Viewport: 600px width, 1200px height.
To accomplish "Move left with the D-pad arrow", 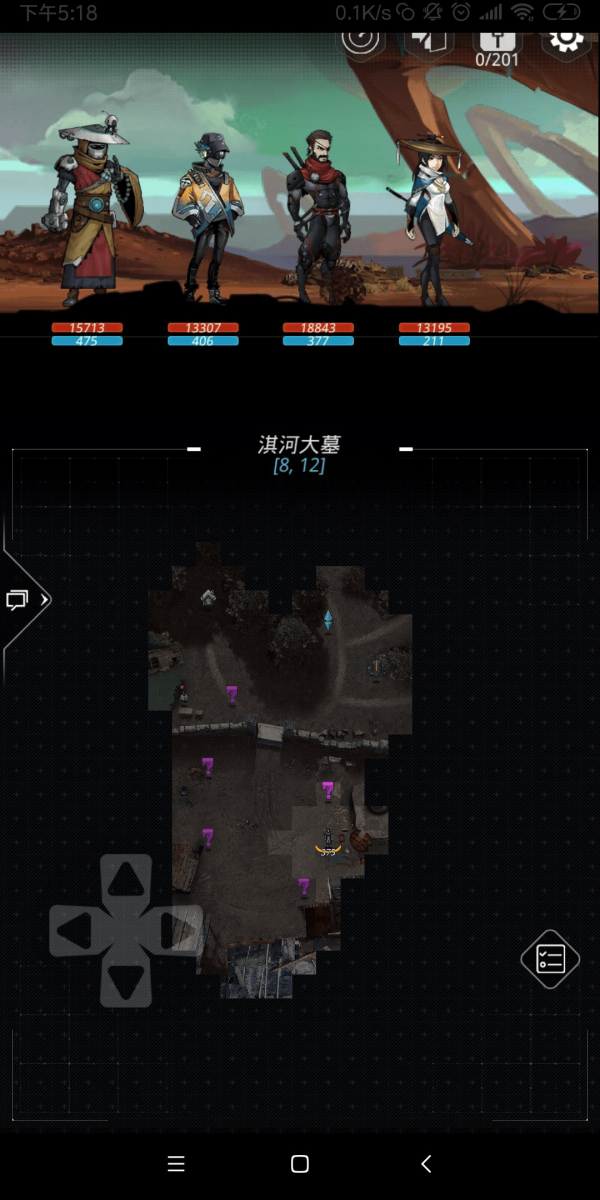I will tap(75, 931).
